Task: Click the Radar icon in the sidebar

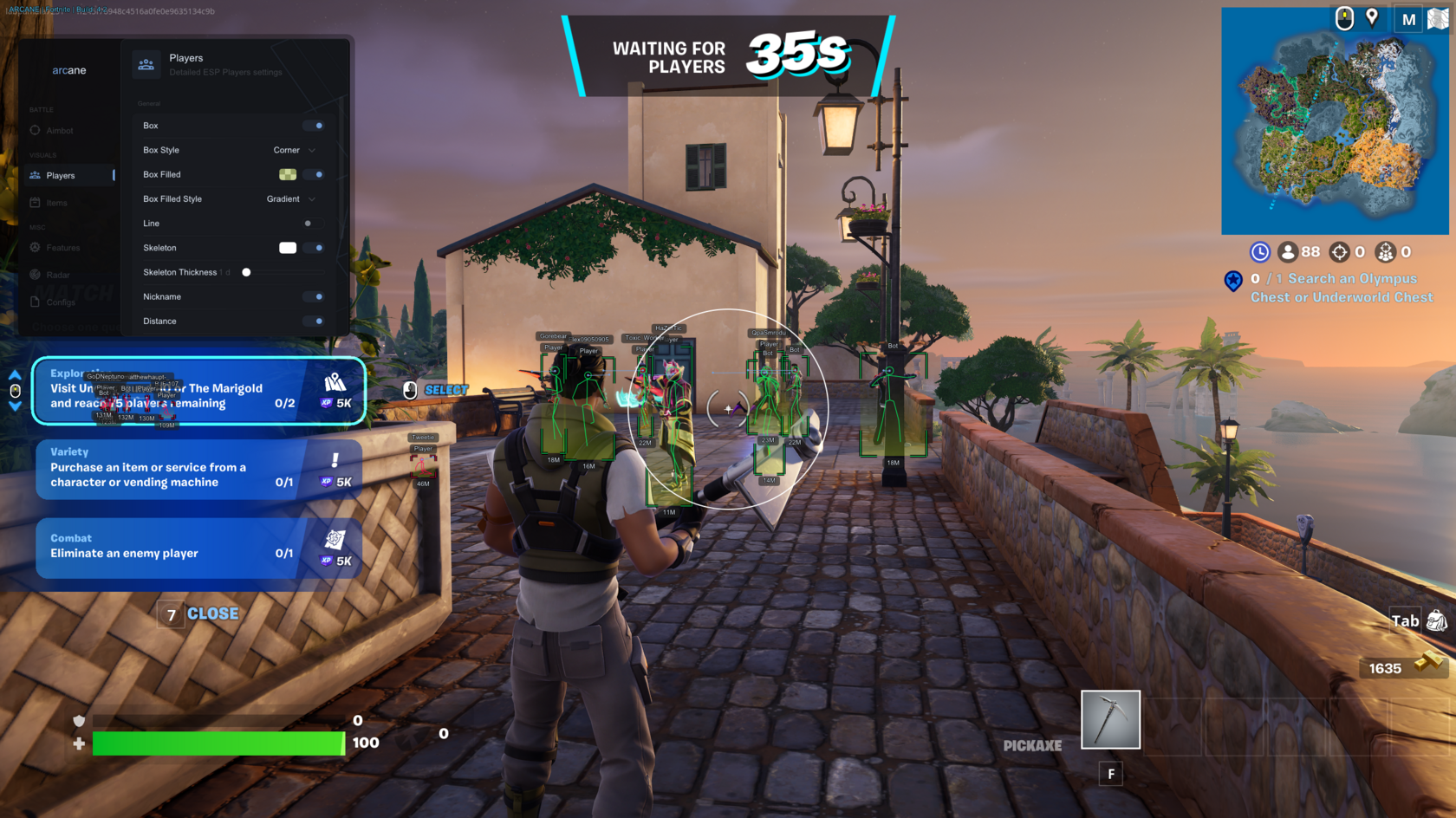Action: coord(35,275)
